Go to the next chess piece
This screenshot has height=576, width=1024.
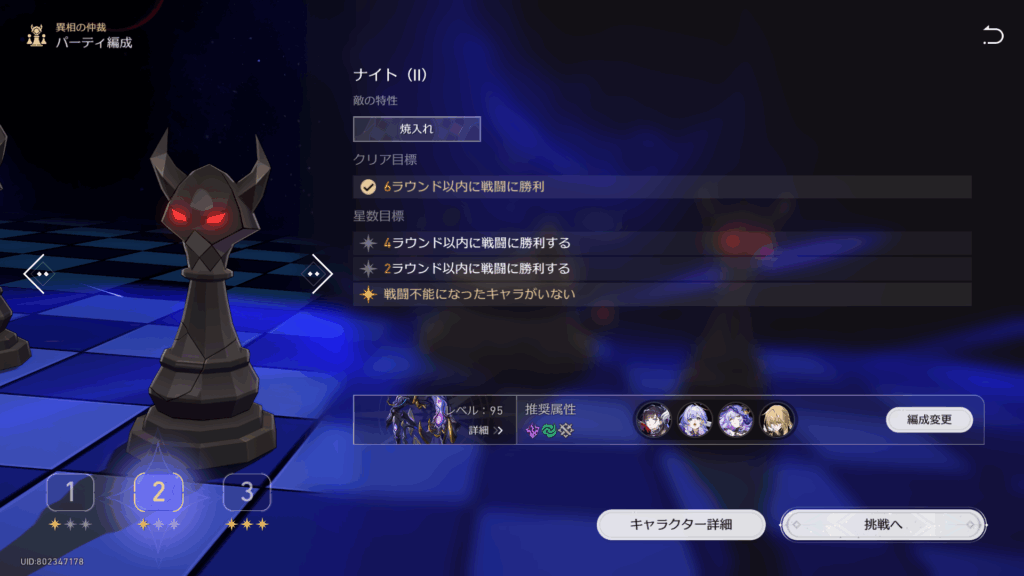click(317, 273)
